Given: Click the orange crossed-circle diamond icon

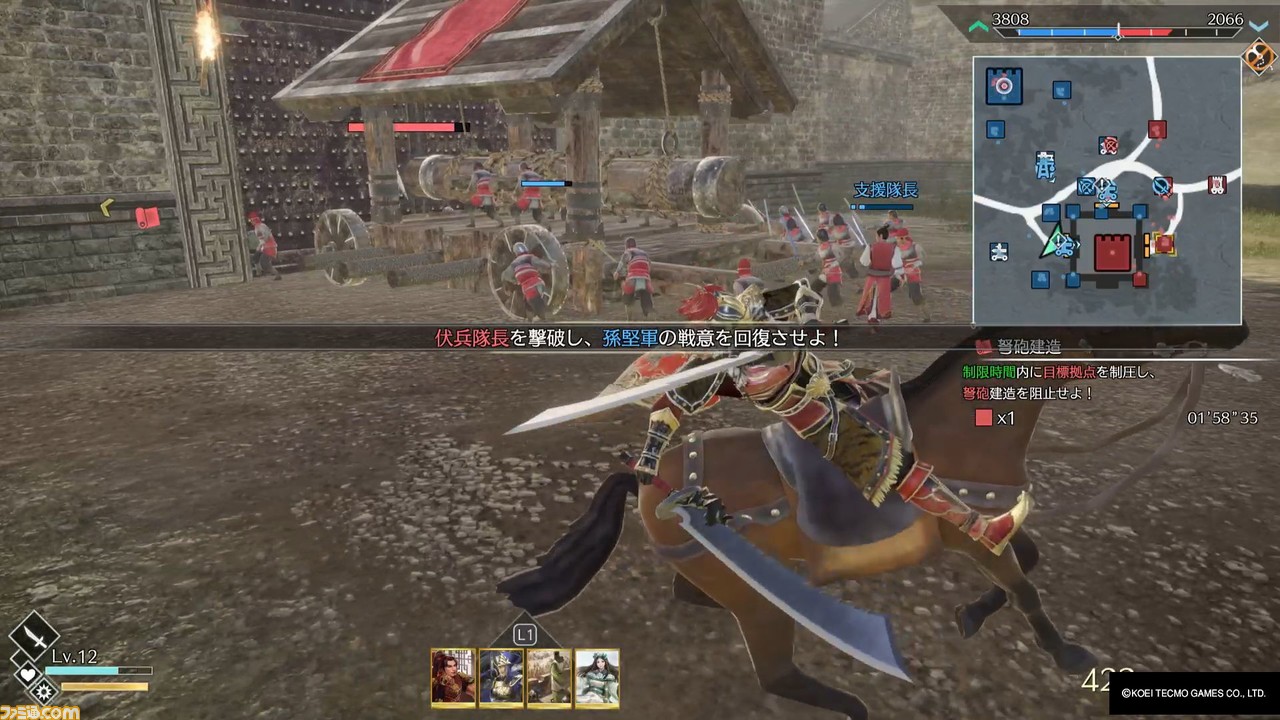Looking at the screenshot, I should click(x=1257, y=58).
